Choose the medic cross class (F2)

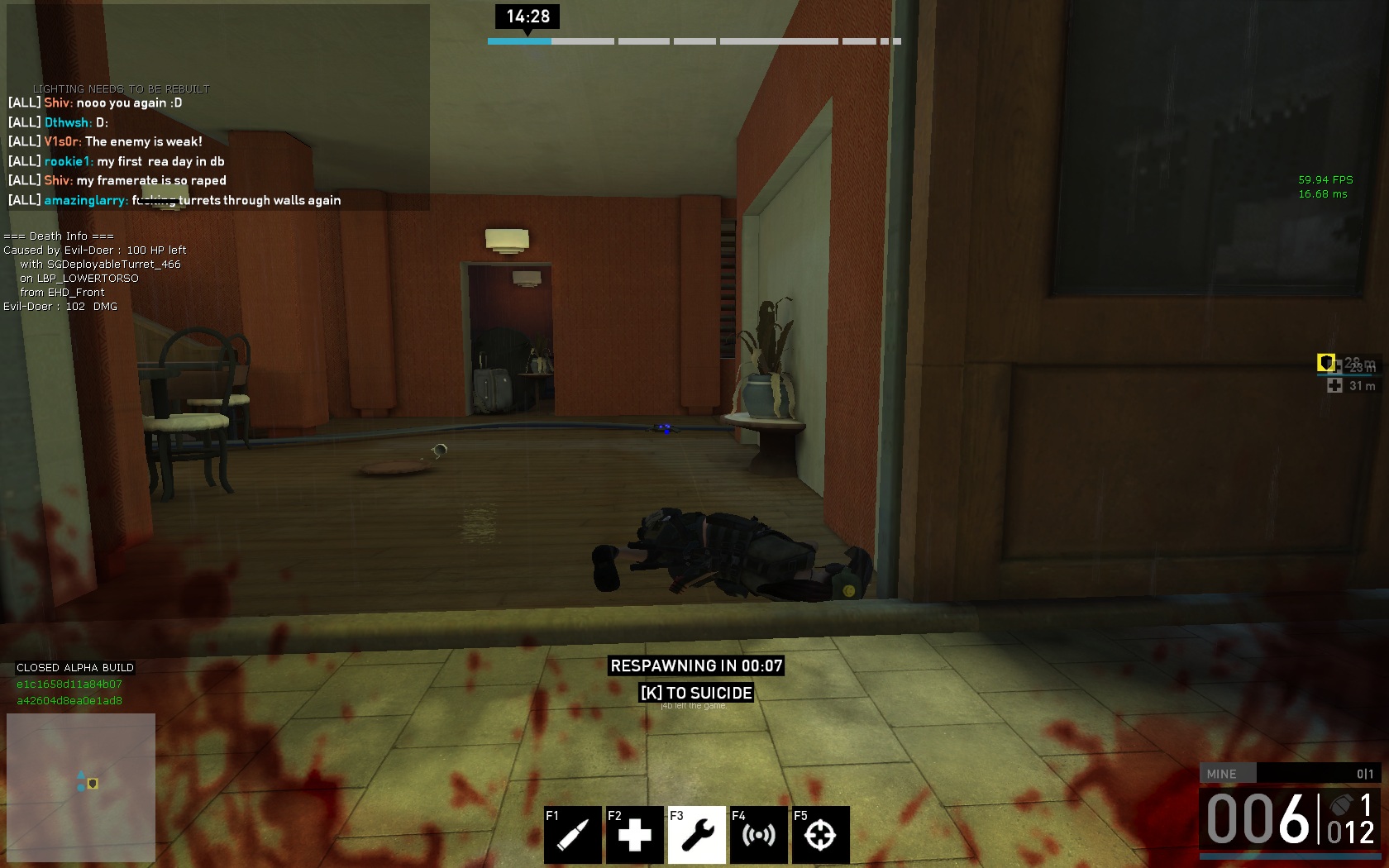click(x=634, y=834)
